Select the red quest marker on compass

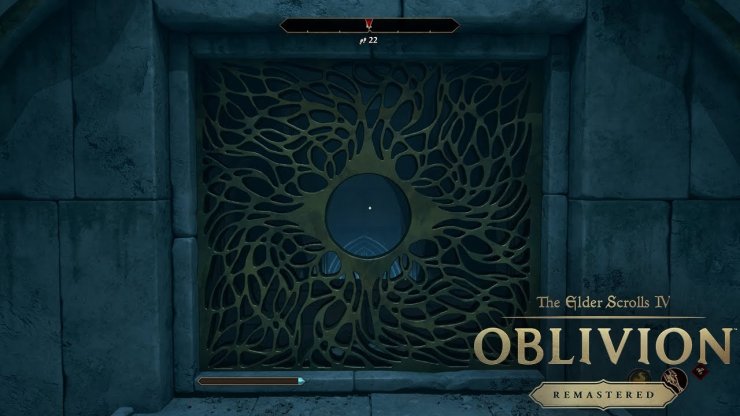click(369, 25)
